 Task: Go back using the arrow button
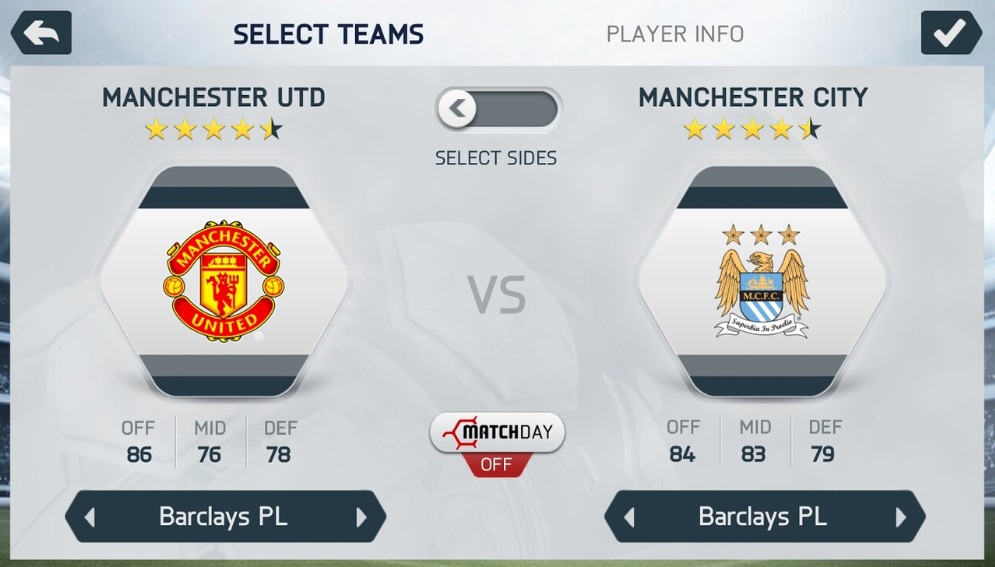click(41, 33)
